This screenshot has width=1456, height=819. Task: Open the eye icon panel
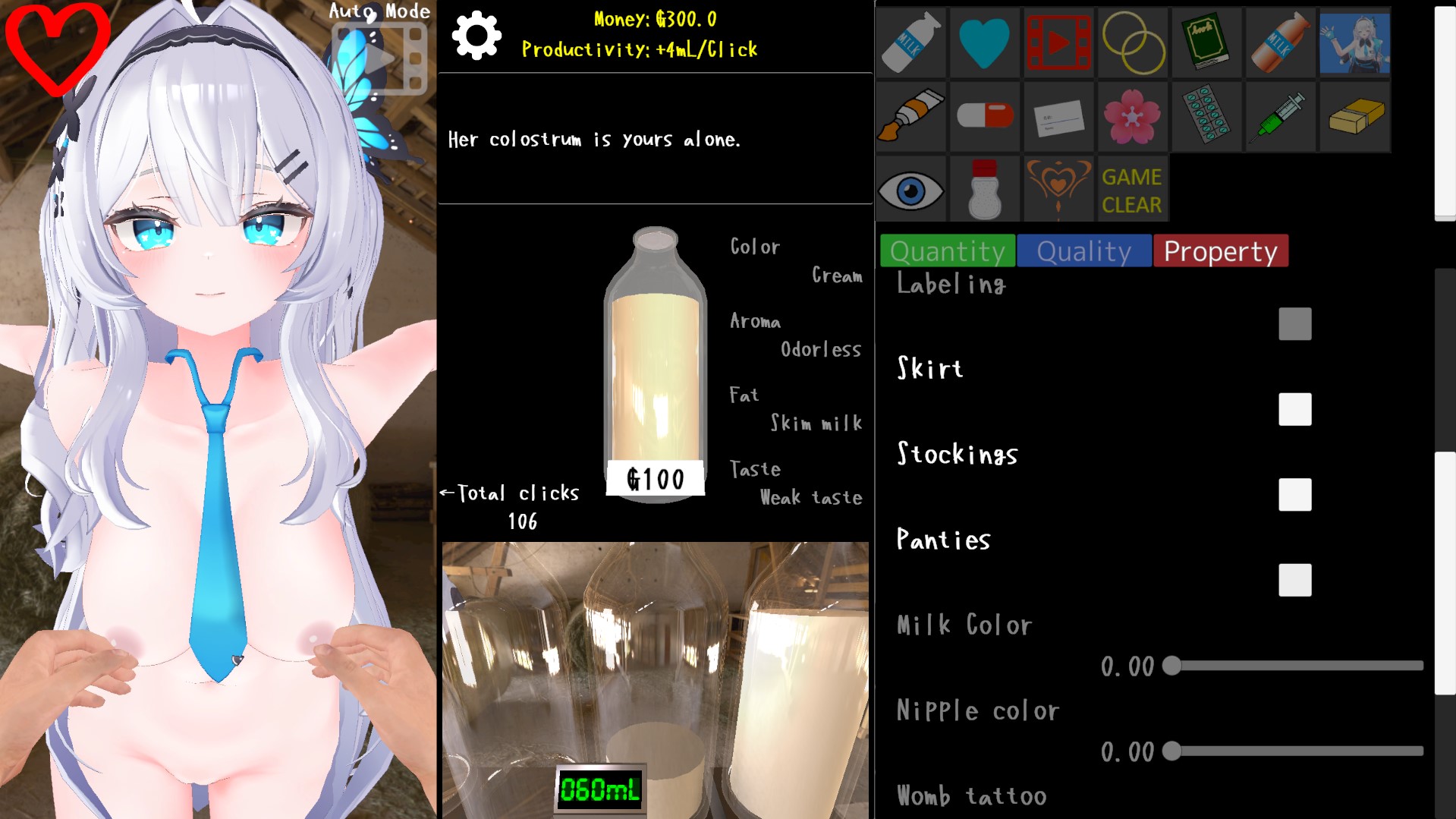pos(910,188)
